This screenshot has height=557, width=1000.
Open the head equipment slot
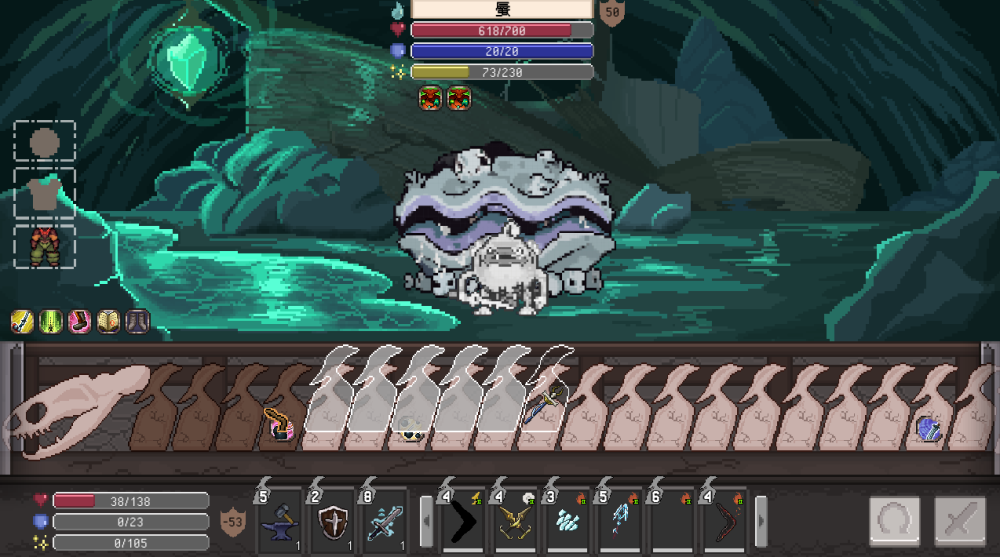coord(44,142)
